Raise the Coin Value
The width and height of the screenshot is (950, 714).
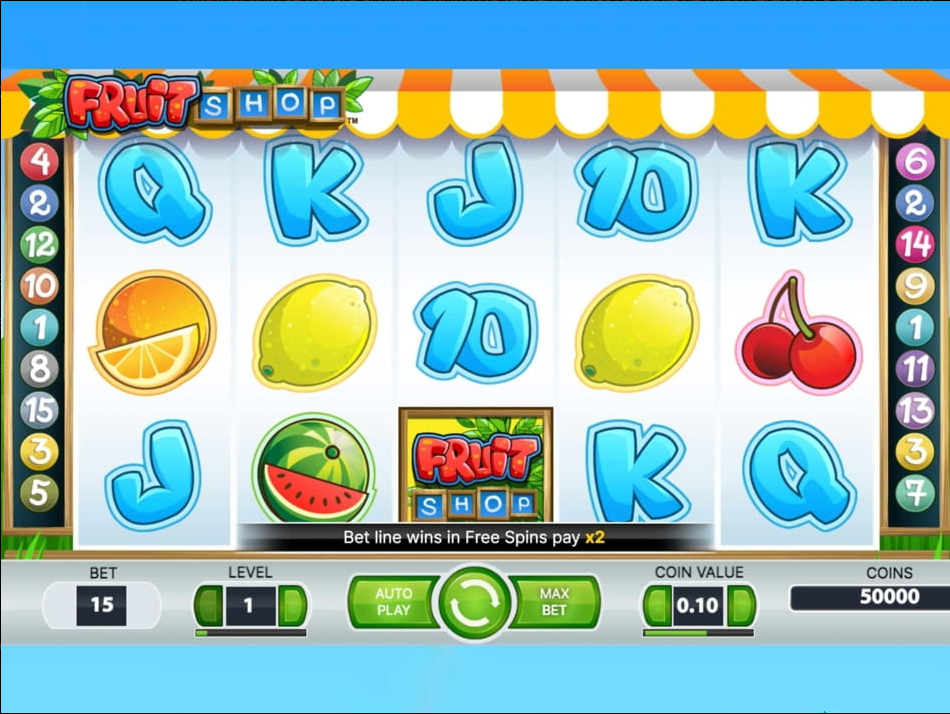click(740, 606)
